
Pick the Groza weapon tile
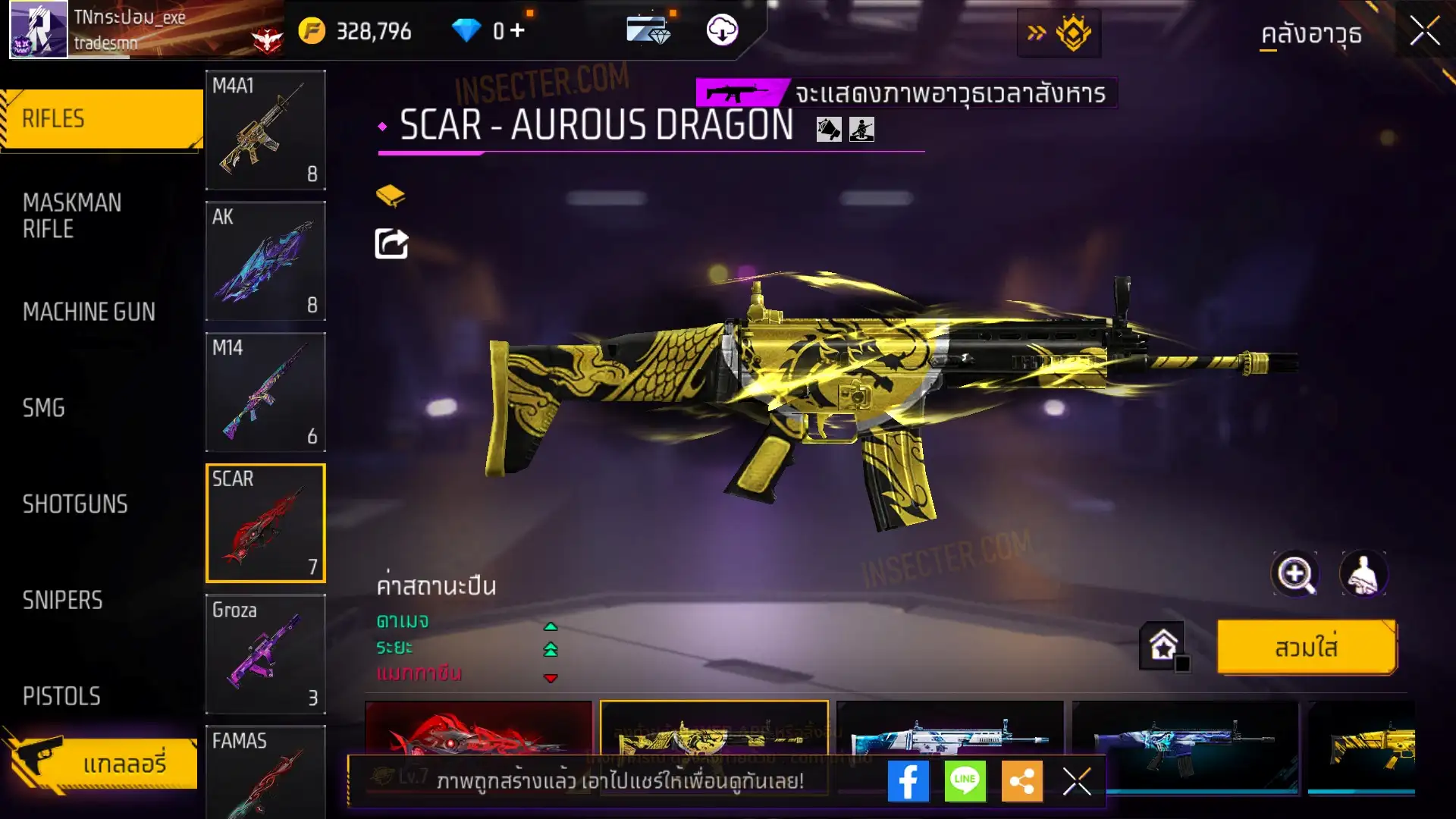coord(265,654)
